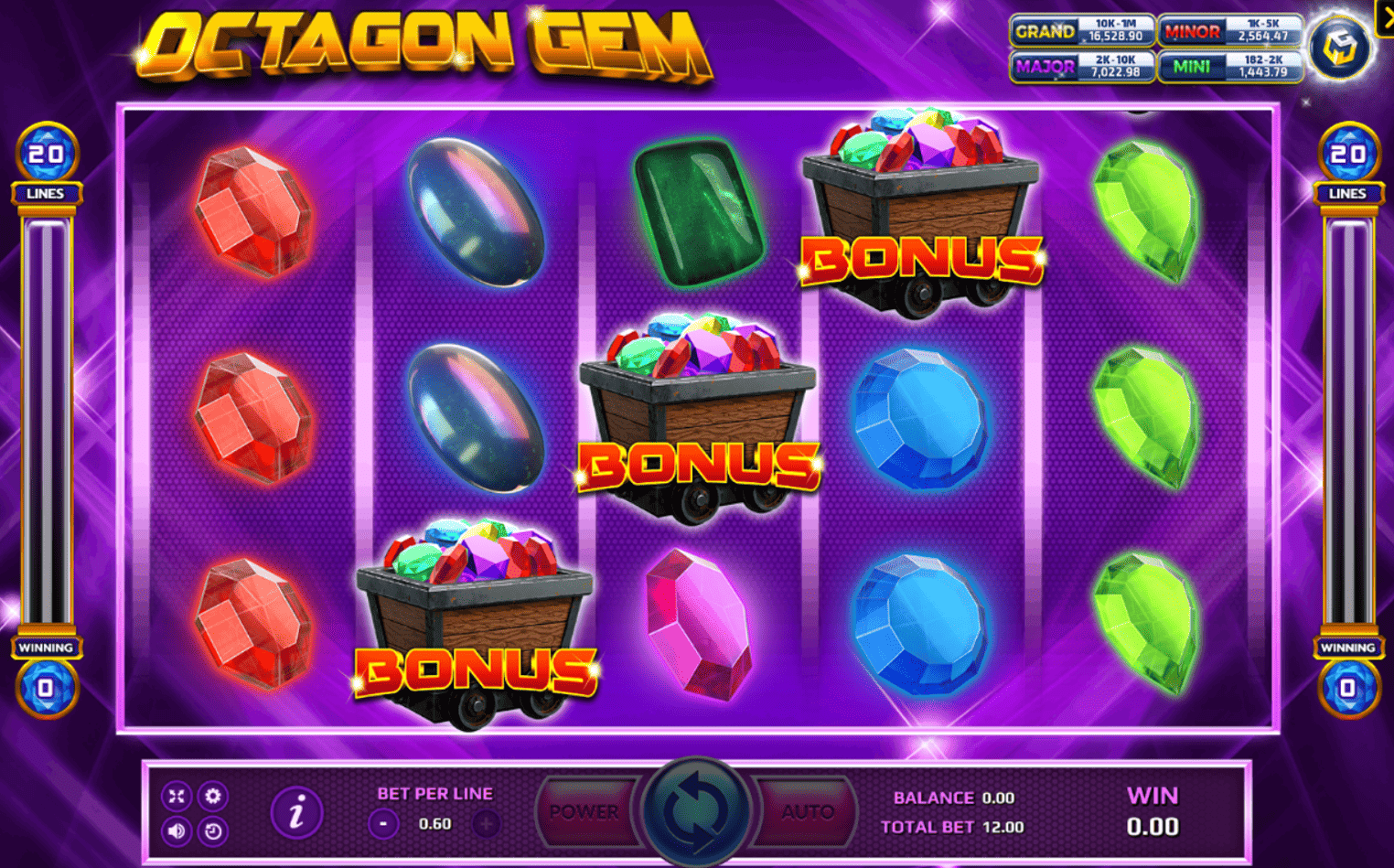Open the settings gear menu
Image resolution: width=1394 pixels, height=868 pixels.
coord(214,796)
